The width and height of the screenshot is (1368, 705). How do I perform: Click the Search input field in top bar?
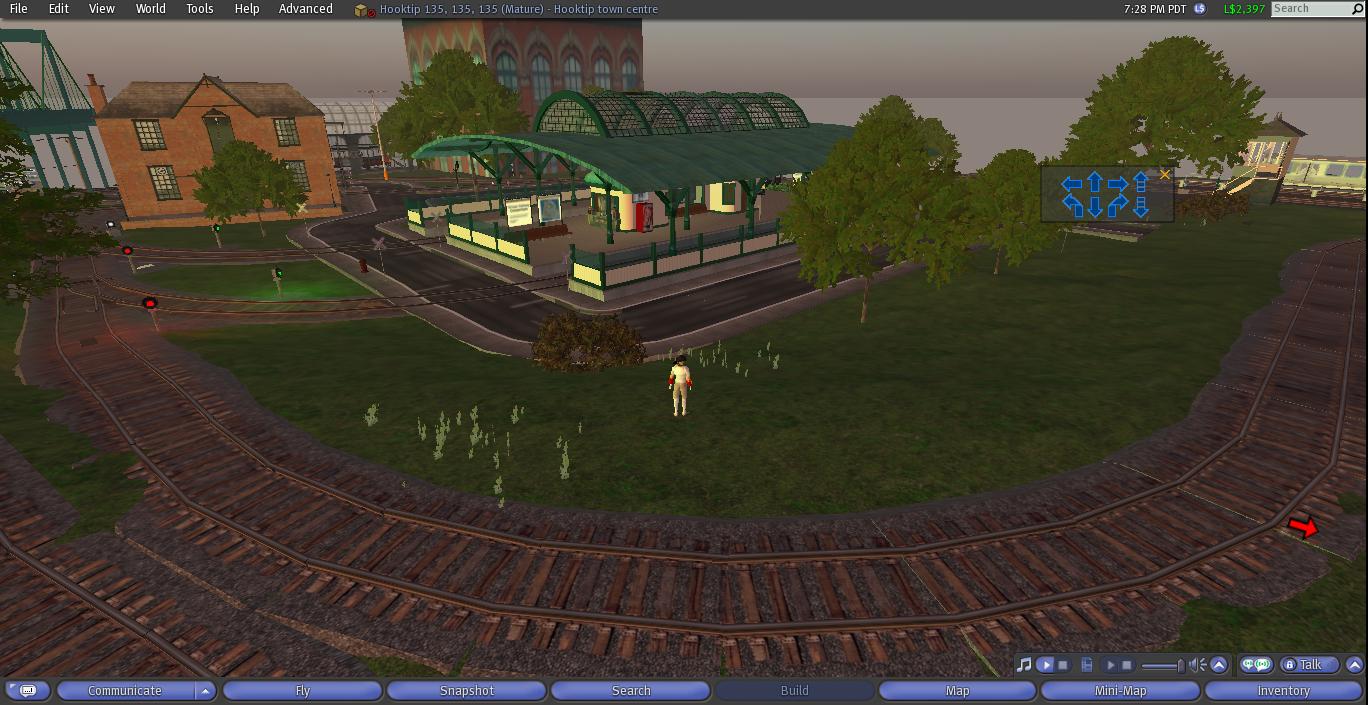click(1314, 9)
